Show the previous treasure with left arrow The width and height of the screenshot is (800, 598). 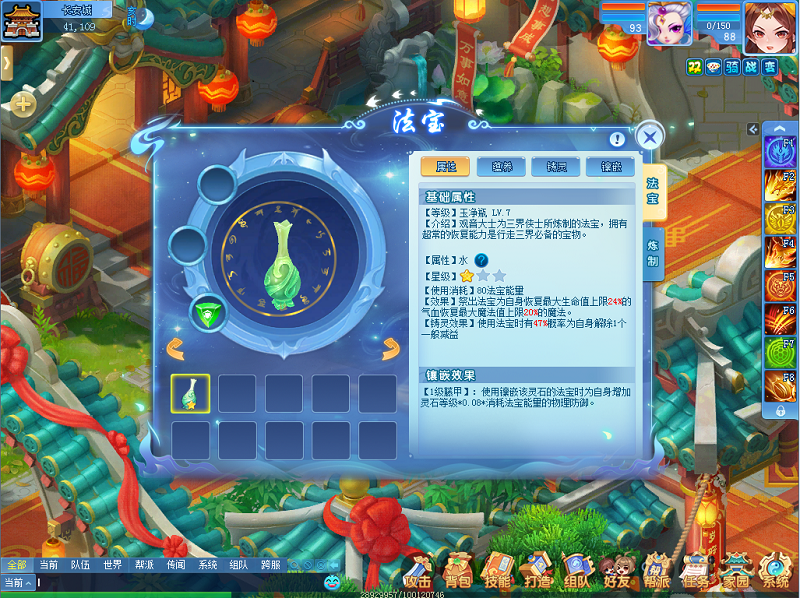[173, 348]
